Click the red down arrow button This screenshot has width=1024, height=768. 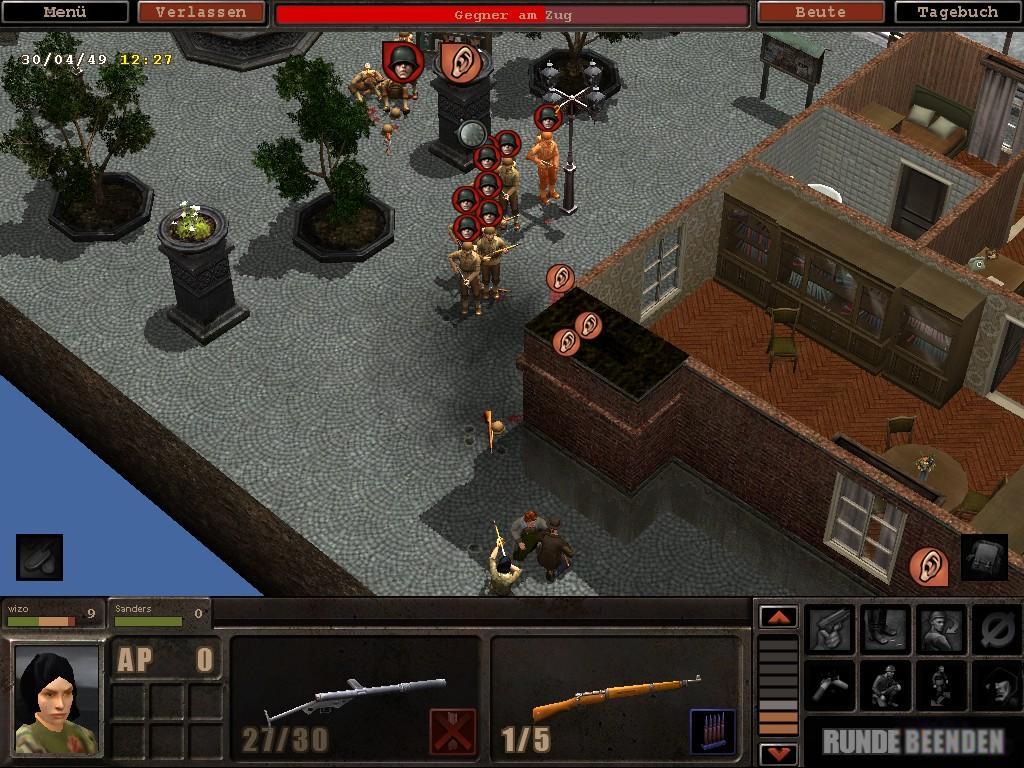778,753
